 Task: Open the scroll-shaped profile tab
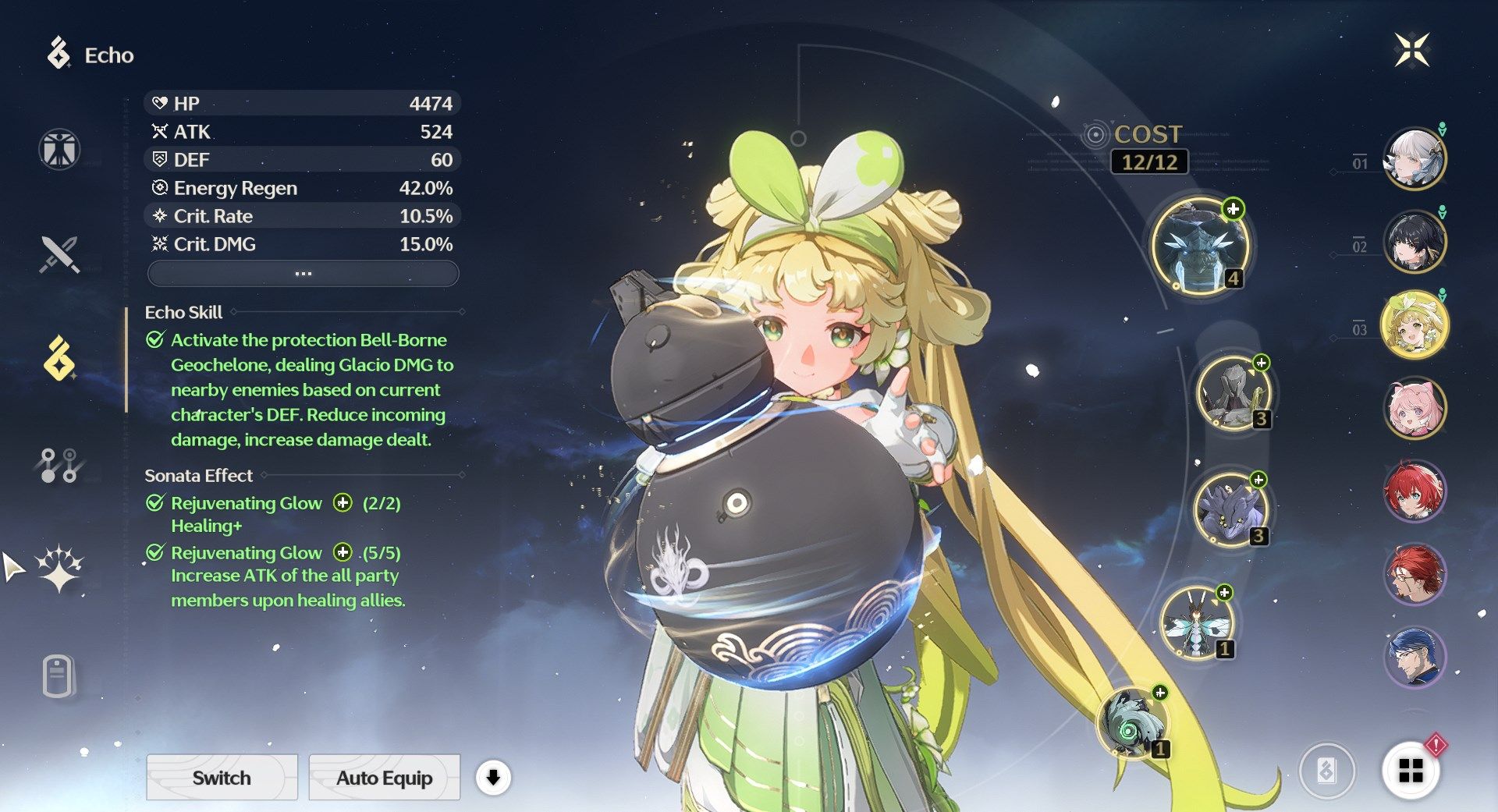click(x=59, y=675)
